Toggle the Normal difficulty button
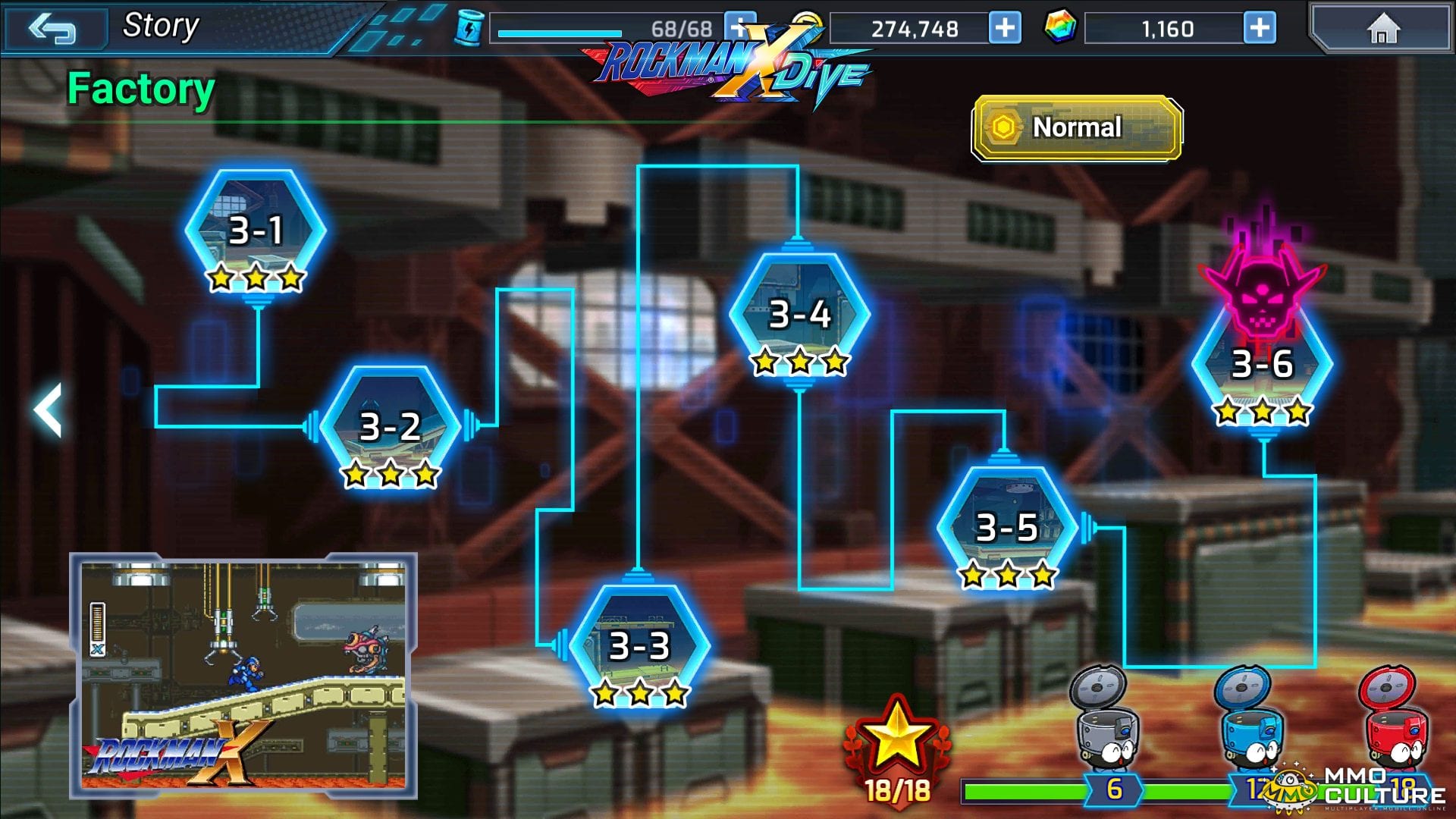The height and width of the screenshot is (819, 1456). click(1076, 127)
